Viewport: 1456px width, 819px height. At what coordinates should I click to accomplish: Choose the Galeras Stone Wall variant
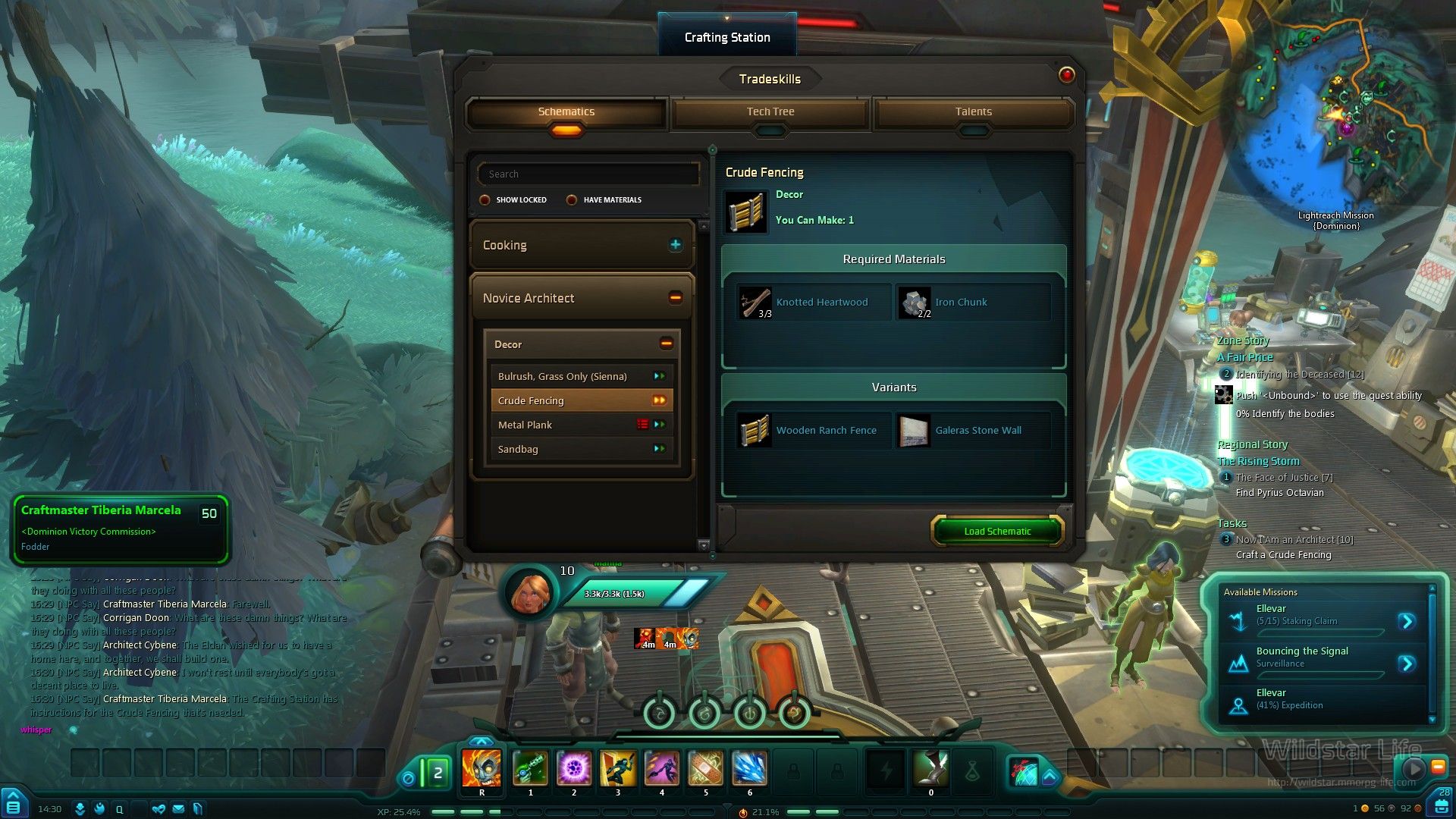pos(972,431)
